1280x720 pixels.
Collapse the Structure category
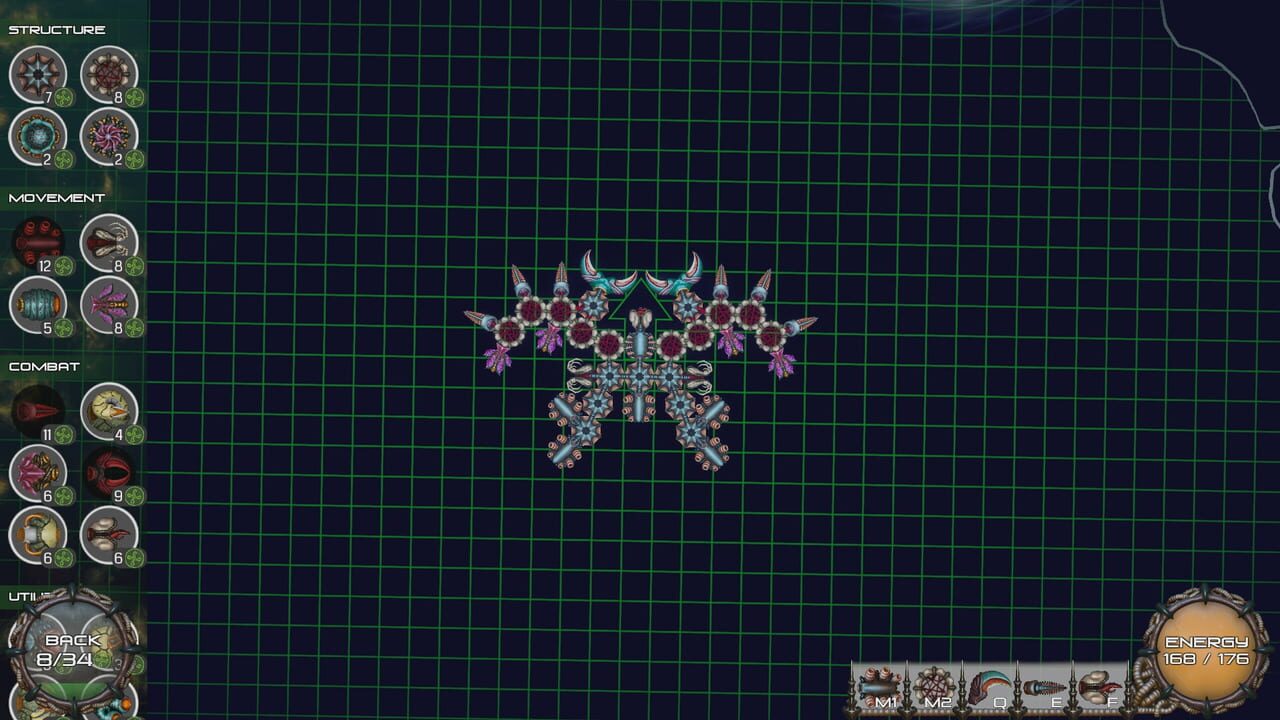pos(55,29)
